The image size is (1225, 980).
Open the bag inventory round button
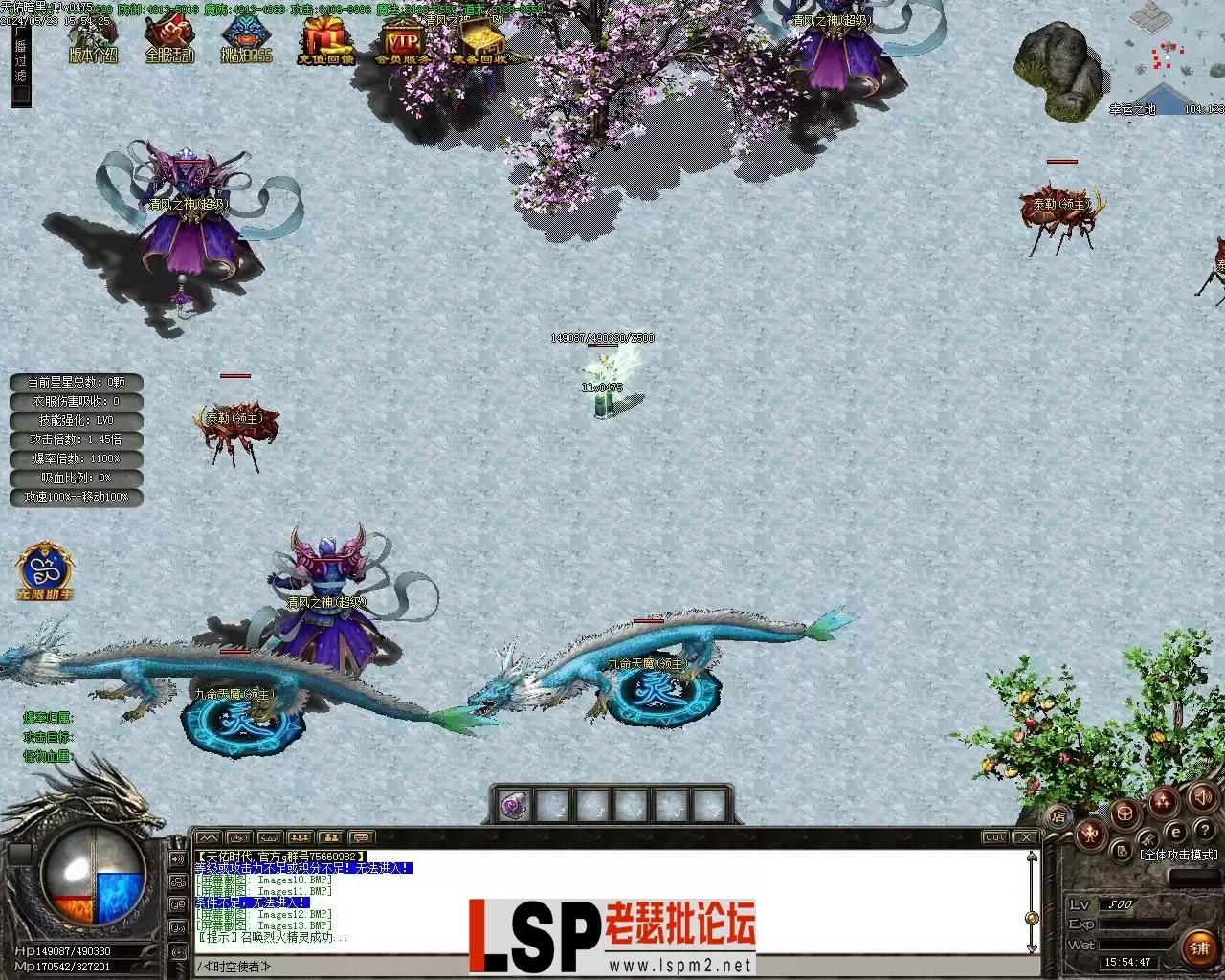click(1125, 814)
